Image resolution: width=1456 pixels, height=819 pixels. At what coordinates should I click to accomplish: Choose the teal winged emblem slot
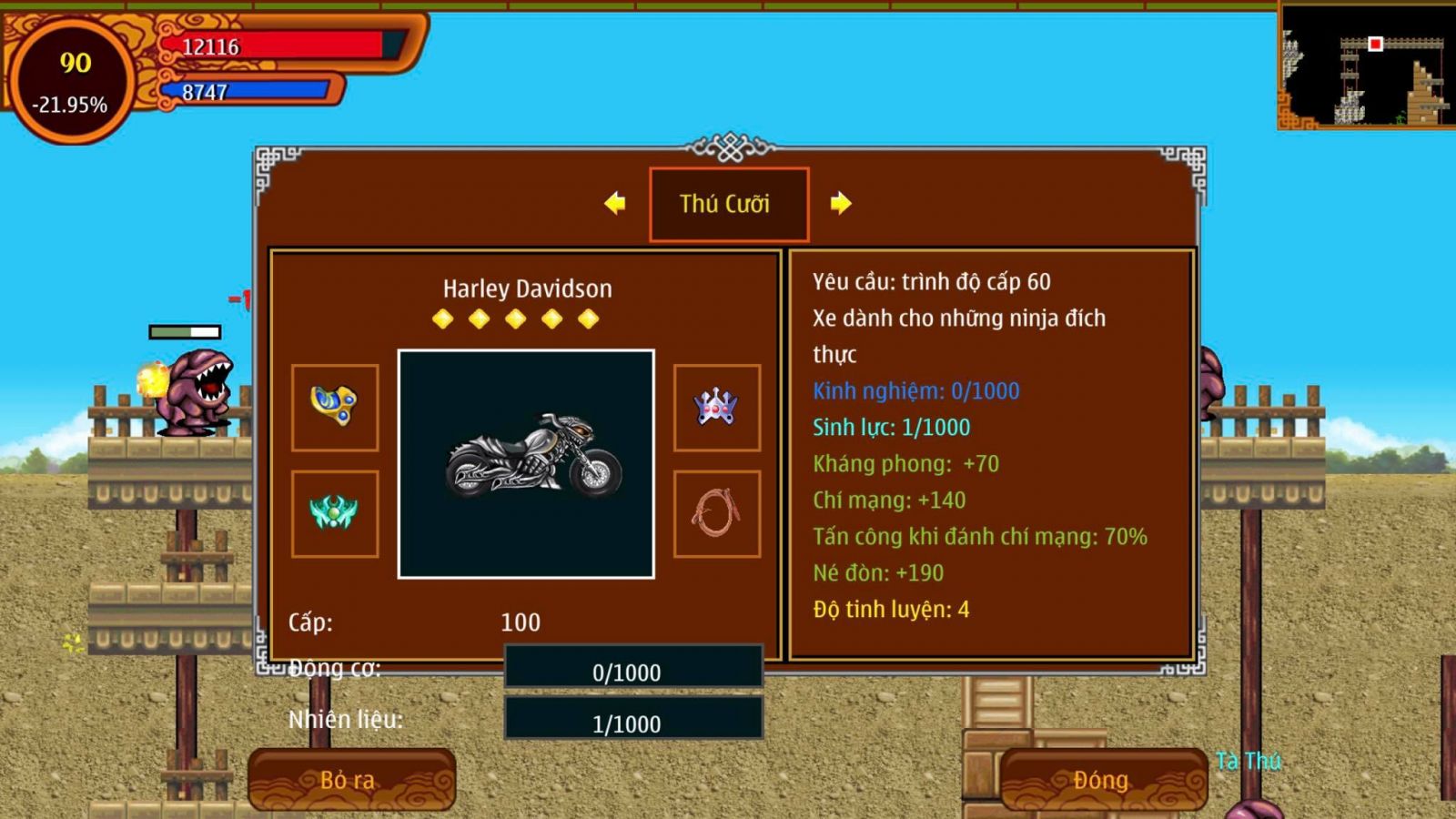[335, 513]
